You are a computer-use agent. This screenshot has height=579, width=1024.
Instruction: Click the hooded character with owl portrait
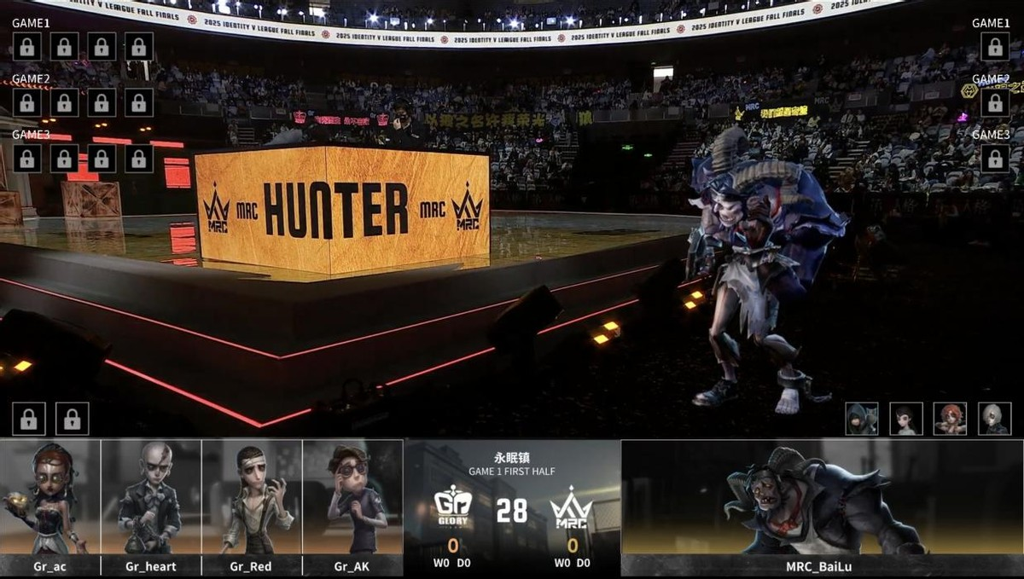pyautogui.click(x=861, y=418)
